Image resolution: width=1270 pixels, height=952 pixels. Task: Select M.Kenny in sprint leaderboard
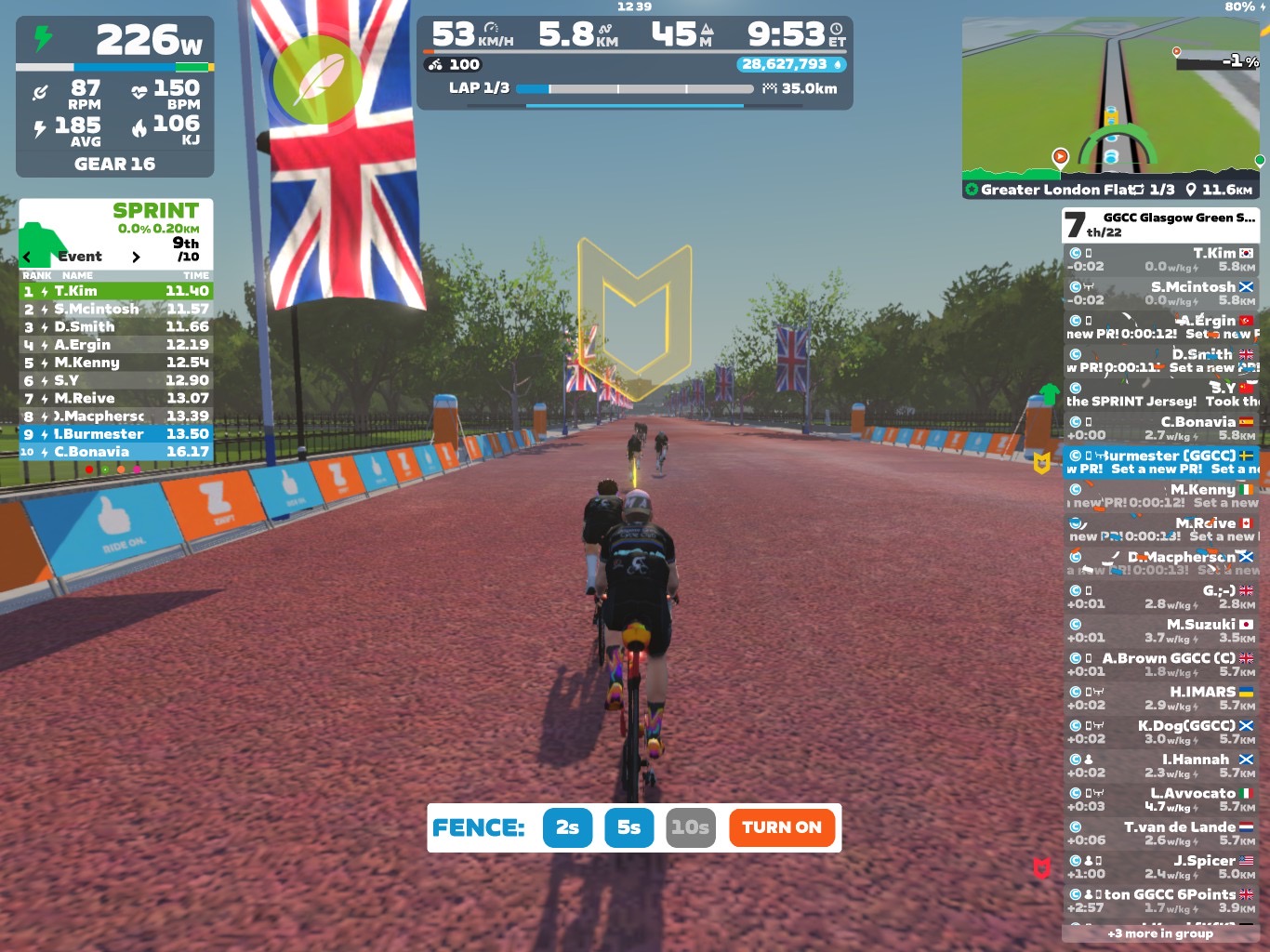point(116,363)
